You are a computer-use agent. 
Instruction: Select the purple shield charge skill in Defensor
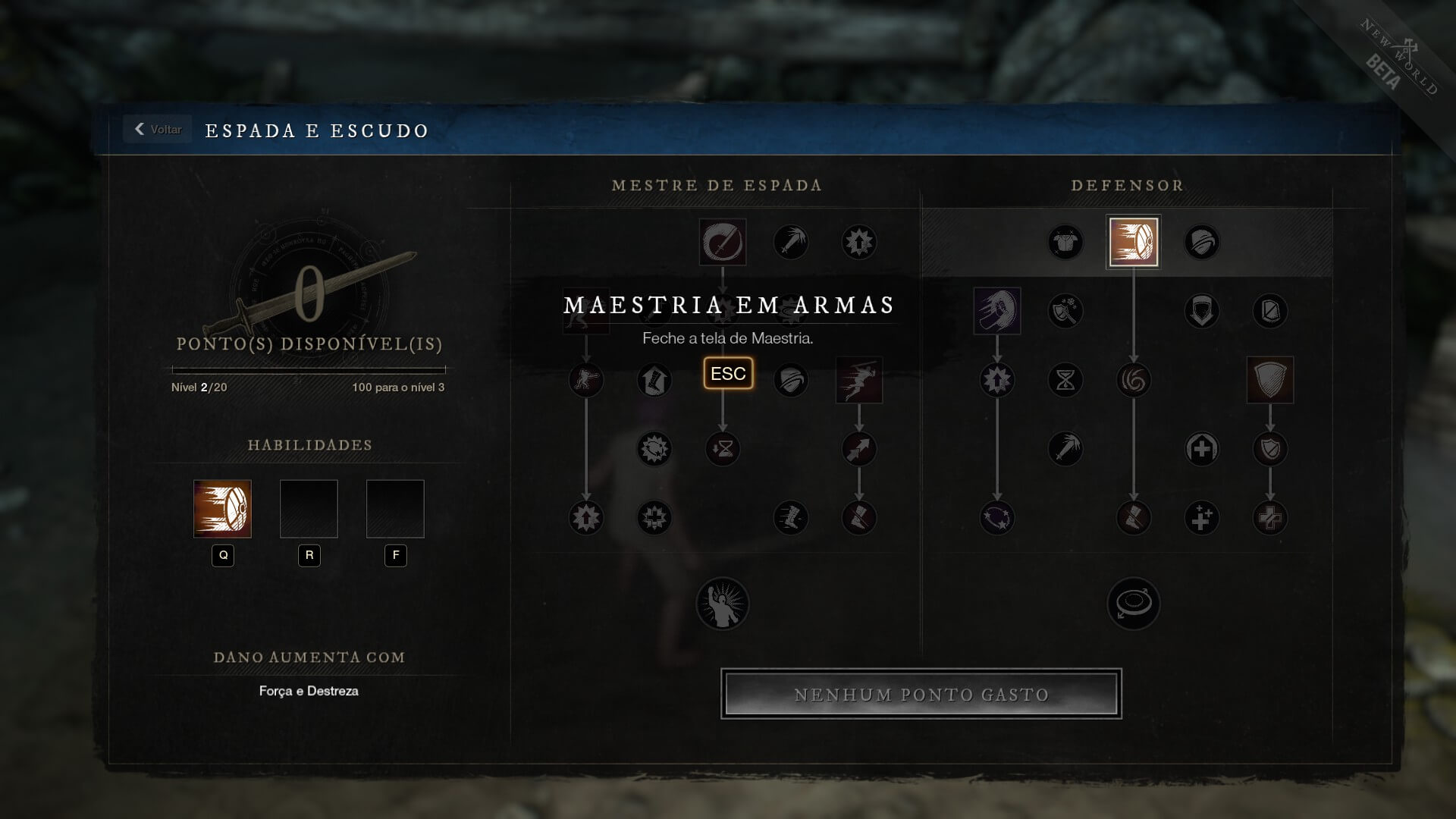[x=996, y=311]
